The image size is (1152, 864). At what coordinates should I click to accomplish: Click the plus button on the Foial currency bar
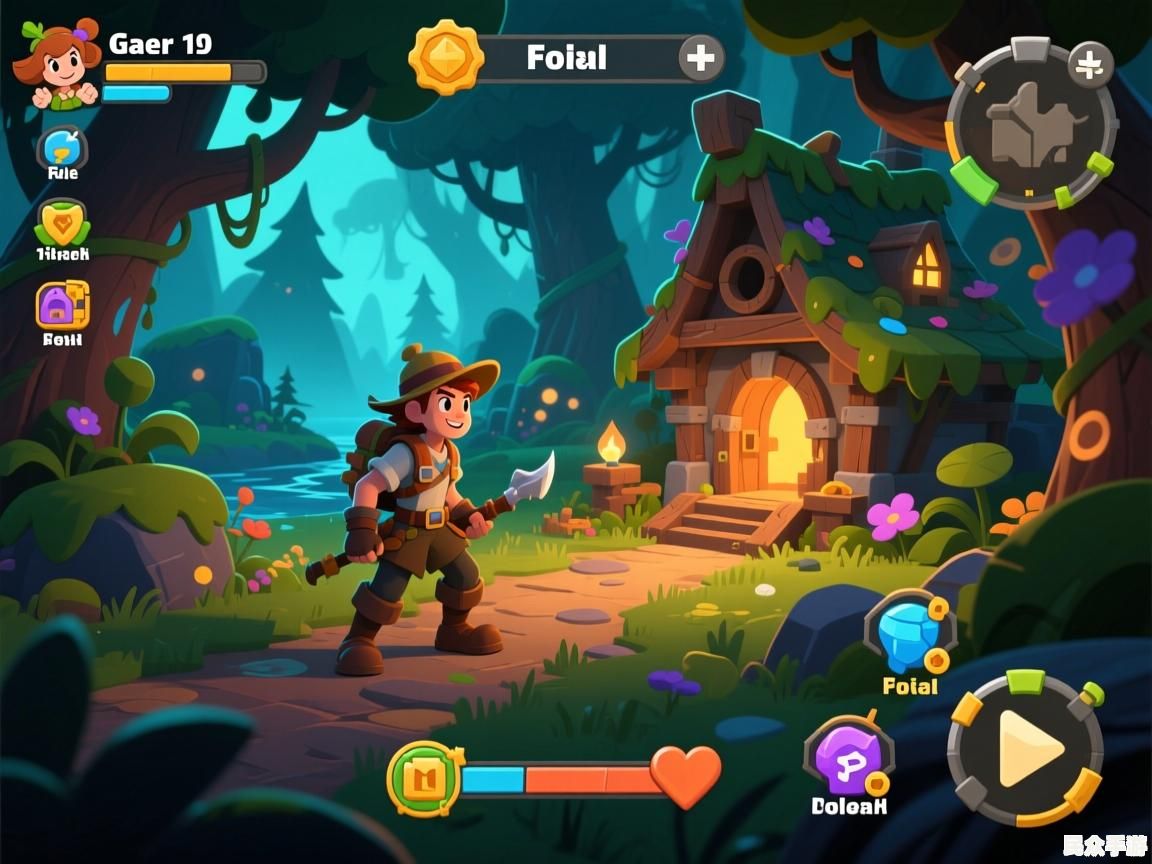[701, 58]
